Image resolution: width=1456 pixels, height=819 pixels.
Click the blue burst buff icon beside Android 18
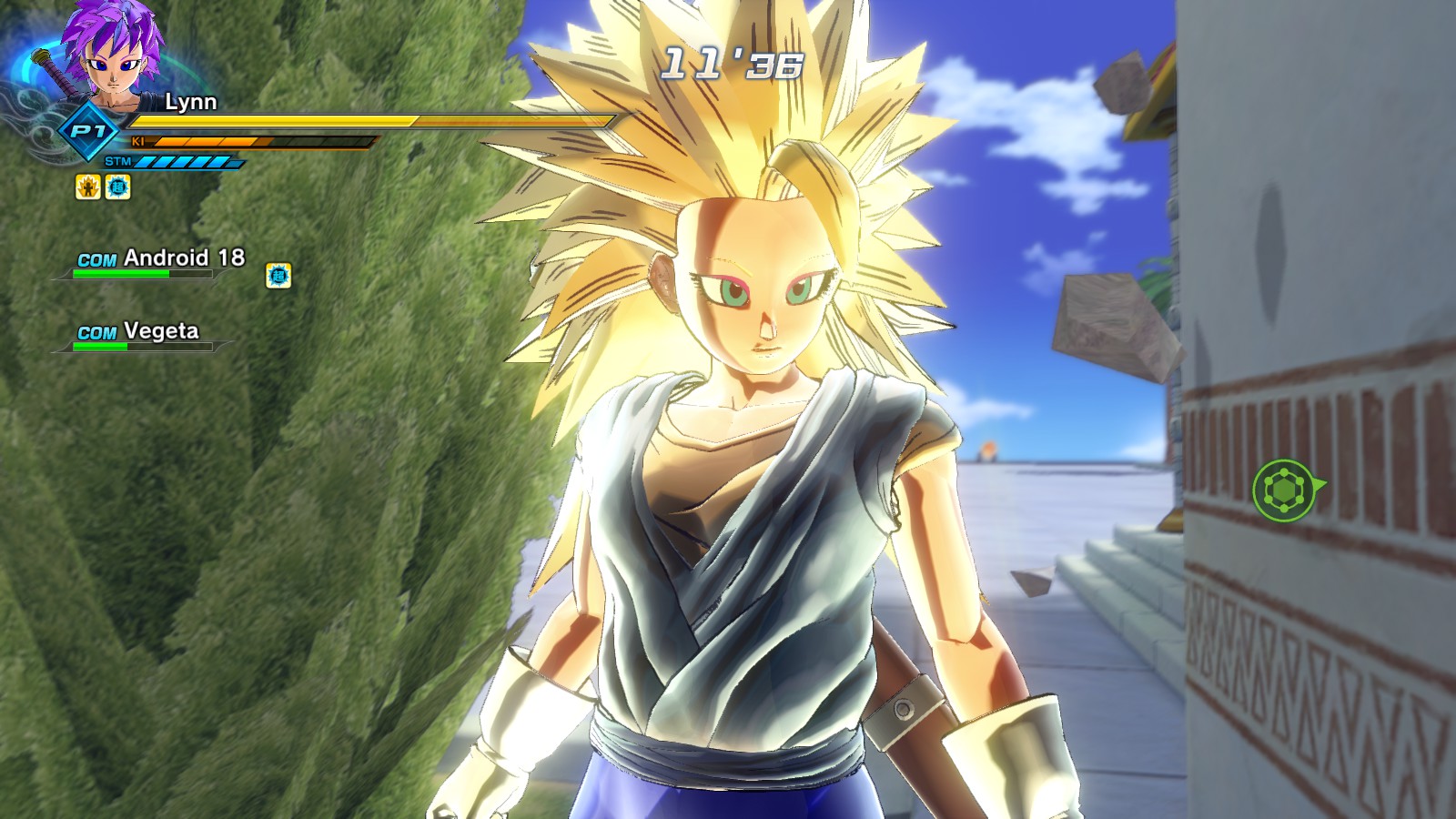[278, 275]
